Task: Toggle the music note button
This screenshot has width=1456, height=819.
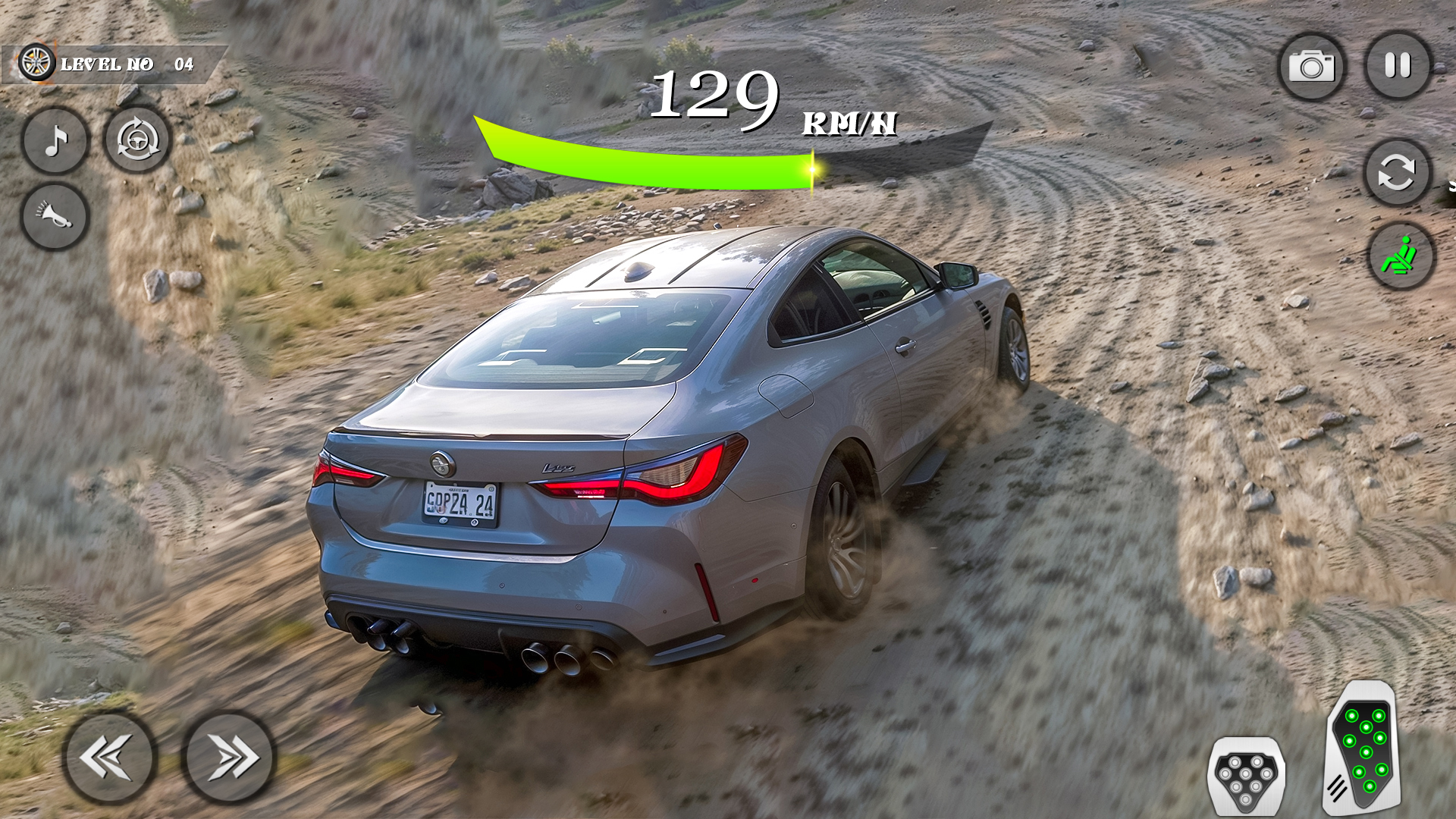Action: pos(55,140)
